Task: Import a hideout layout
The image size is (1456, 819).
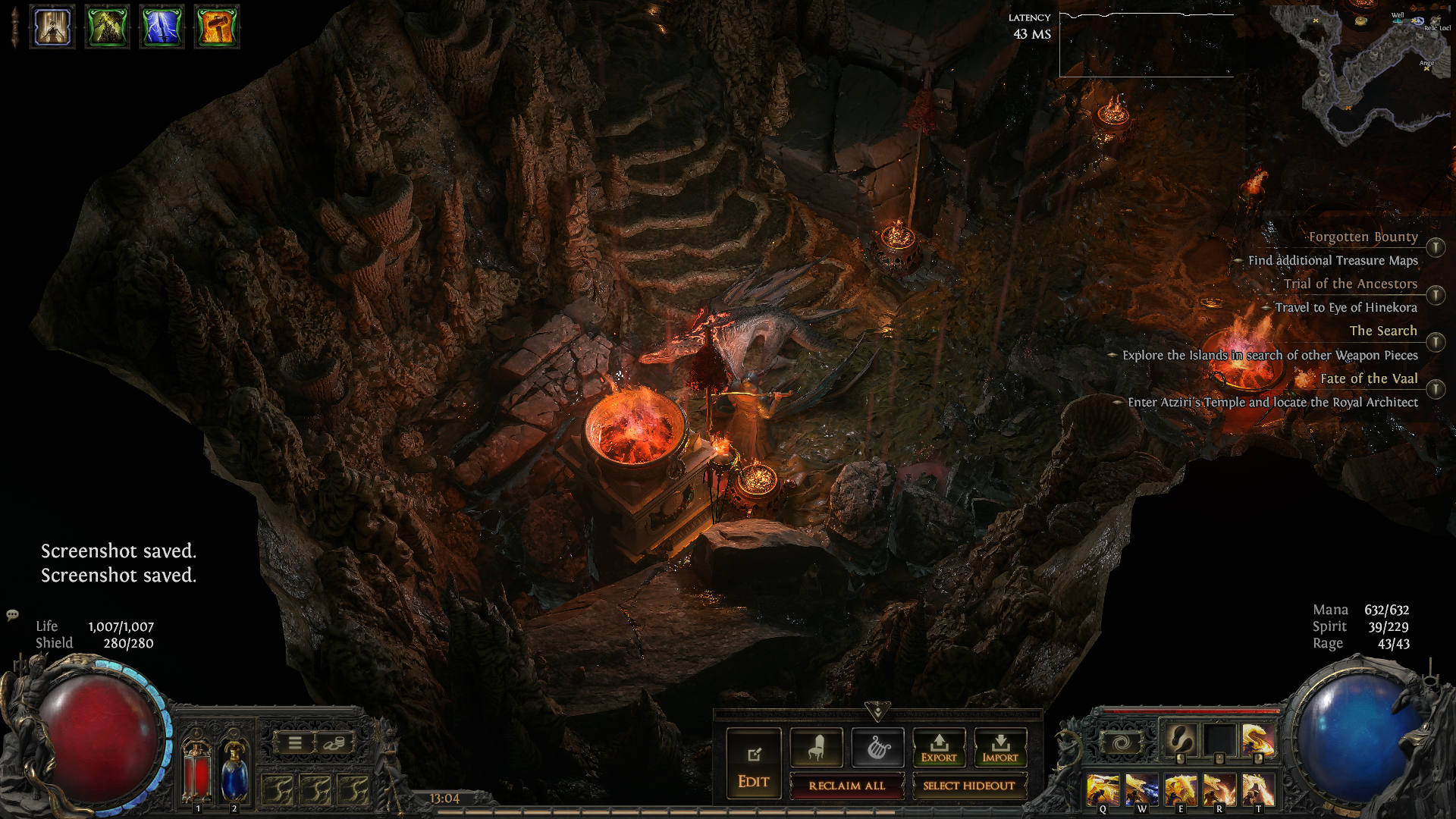Action: click(1000, 748)
